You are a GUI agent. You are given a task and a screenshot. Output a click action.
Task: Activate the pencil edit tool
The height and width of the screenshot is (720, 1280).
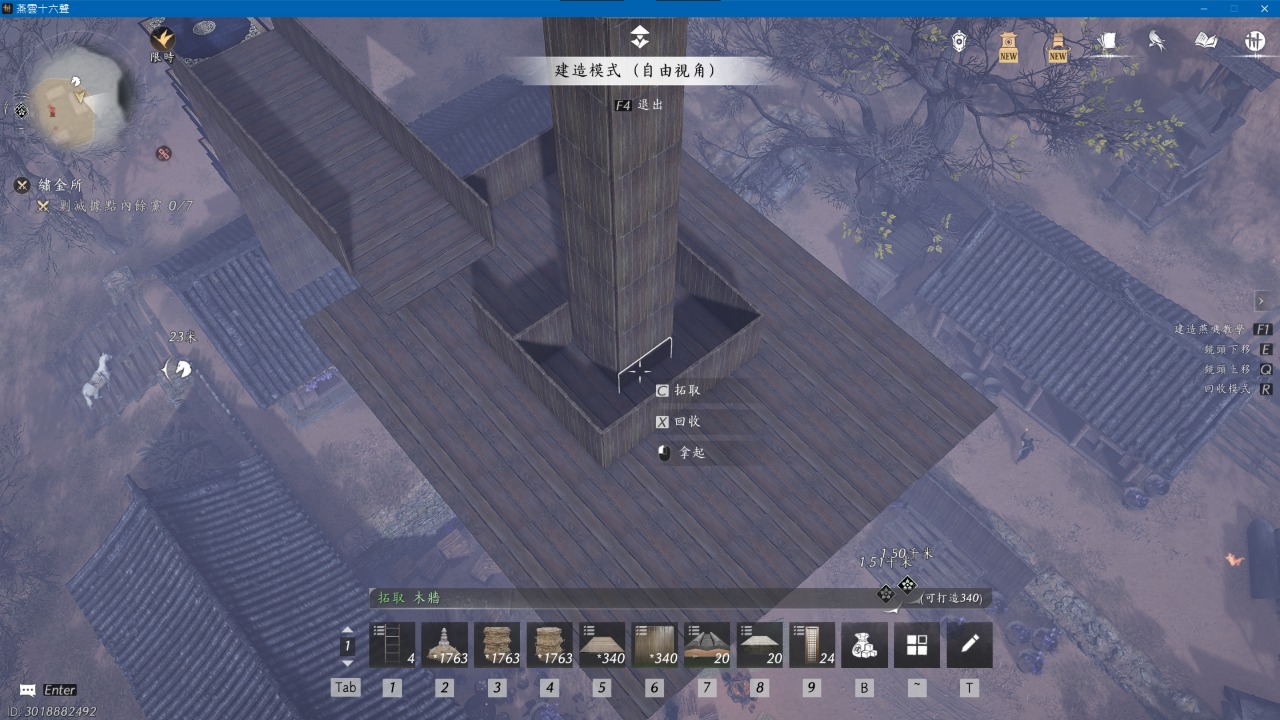pyautogui.click(x=969, y=645)
